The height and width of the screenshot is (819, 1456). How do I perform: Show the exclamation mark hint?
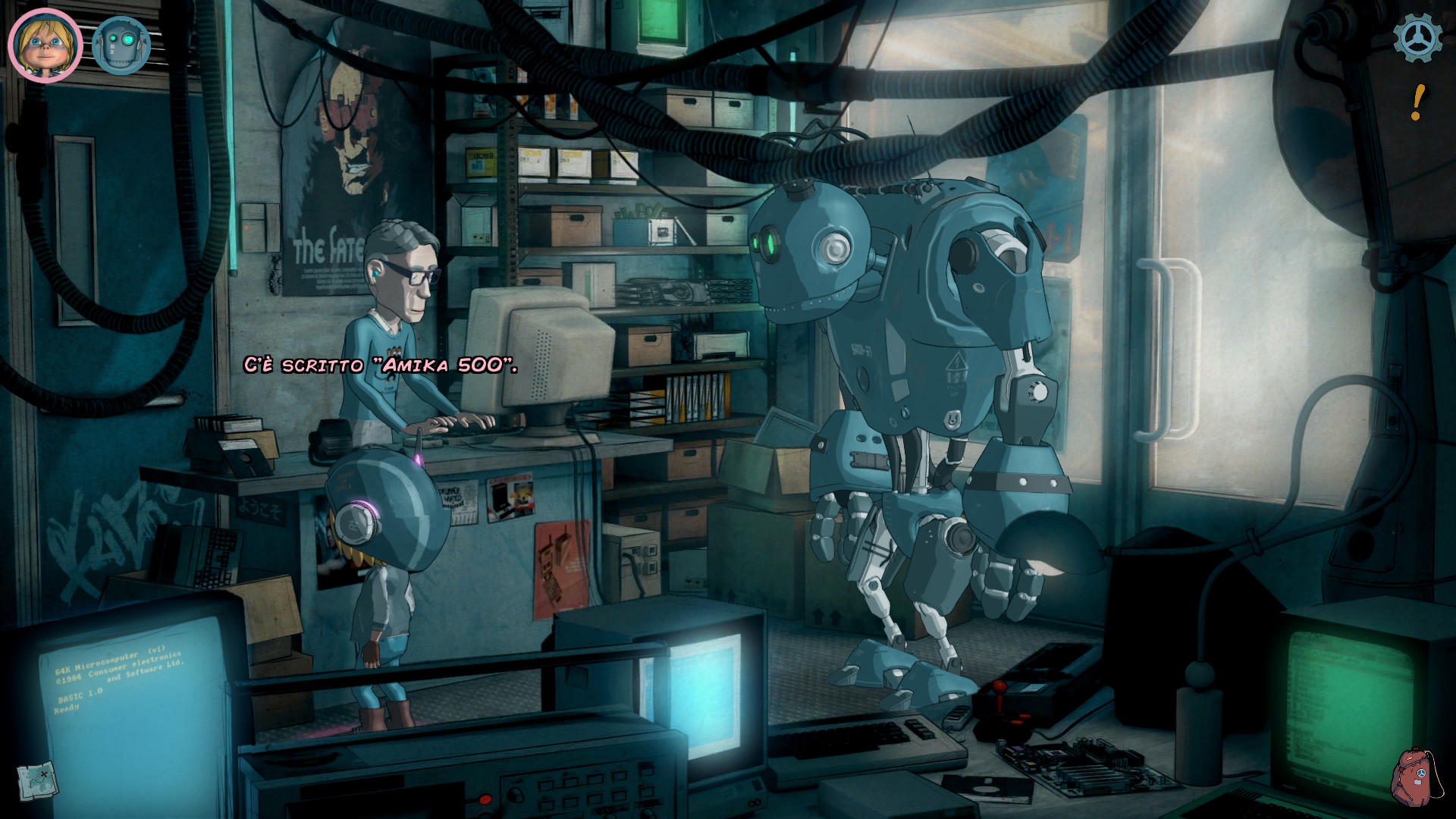pos(1417,102)
